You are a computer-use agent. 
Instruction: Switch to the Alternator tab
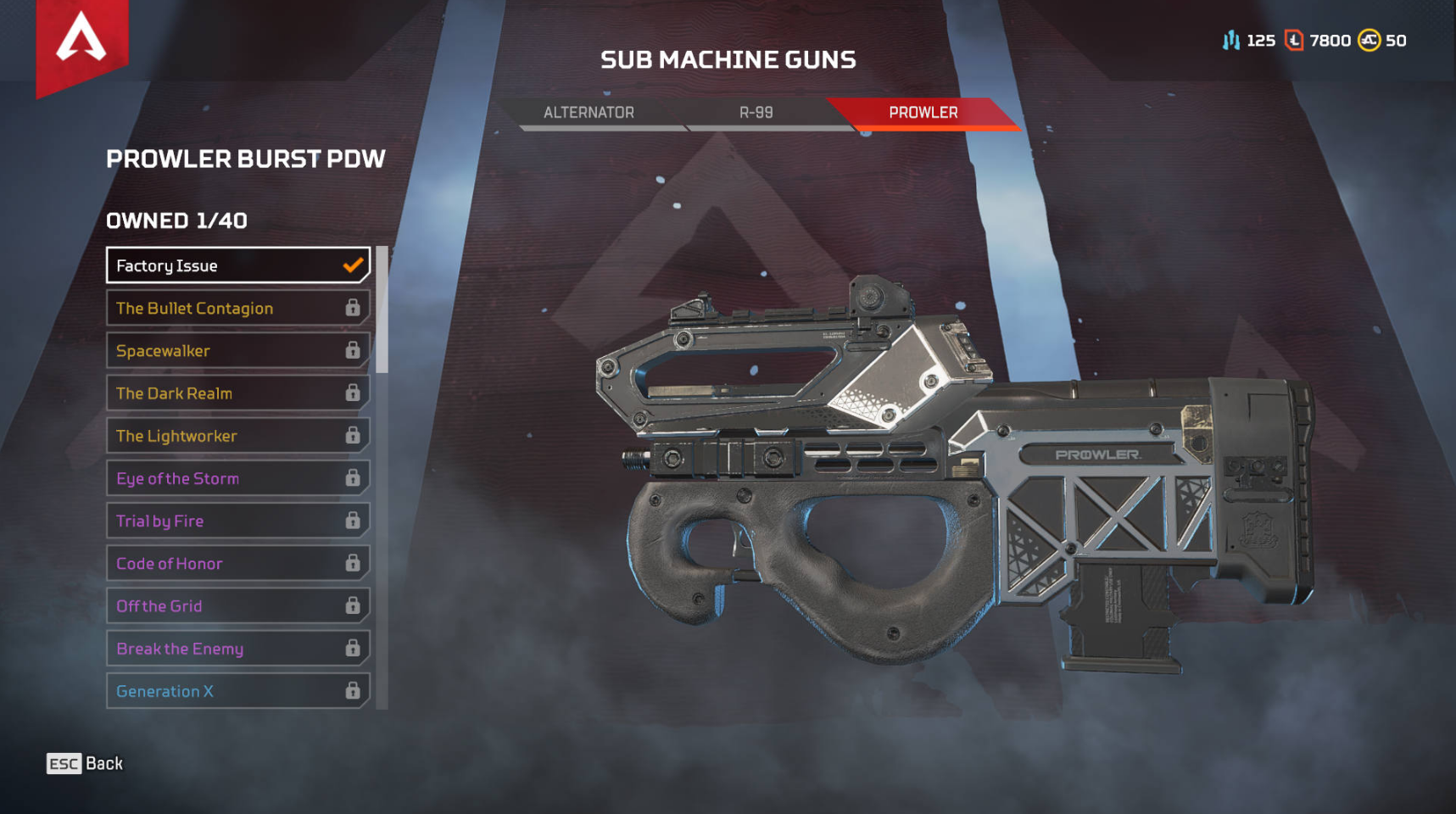(589, 113)
